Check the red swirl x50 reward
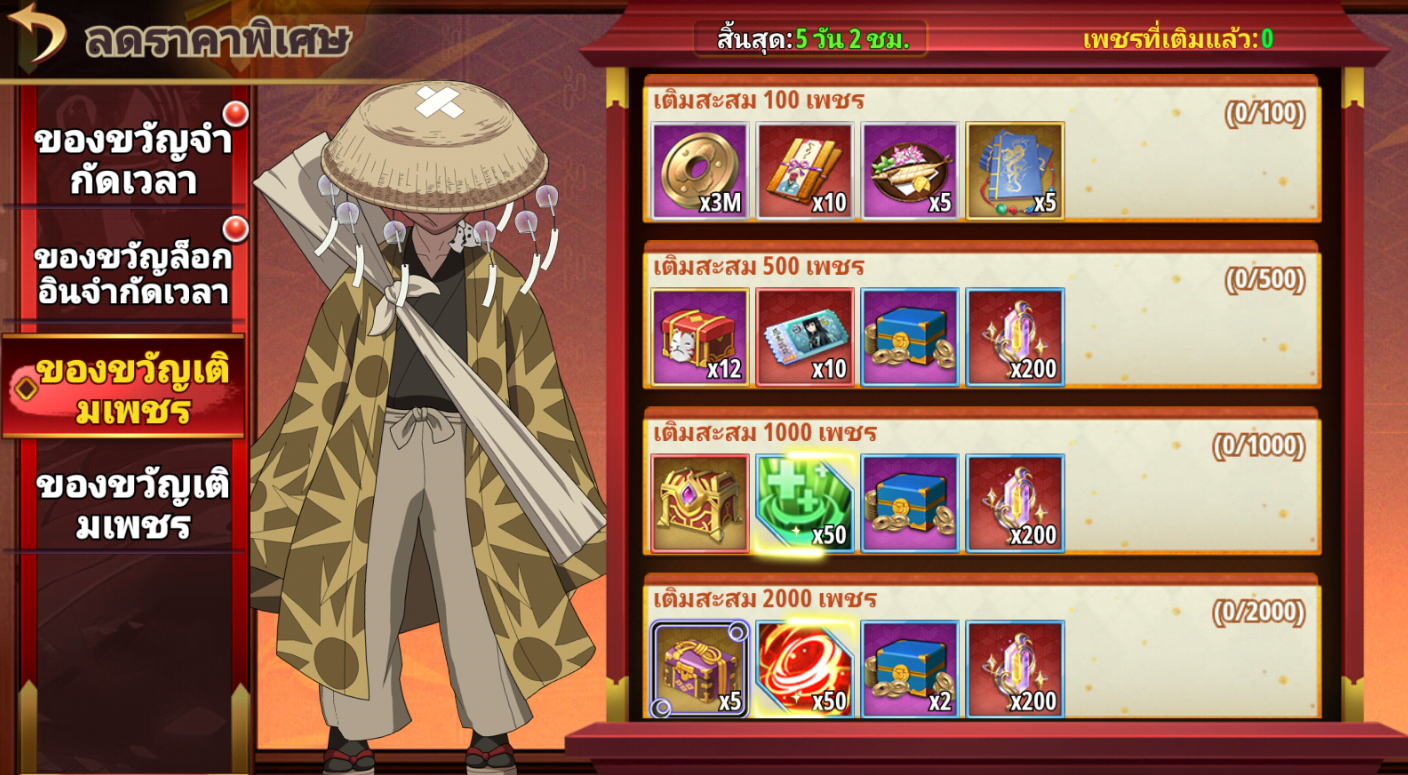Screen dimensions: 1408x775 [805, 669]
